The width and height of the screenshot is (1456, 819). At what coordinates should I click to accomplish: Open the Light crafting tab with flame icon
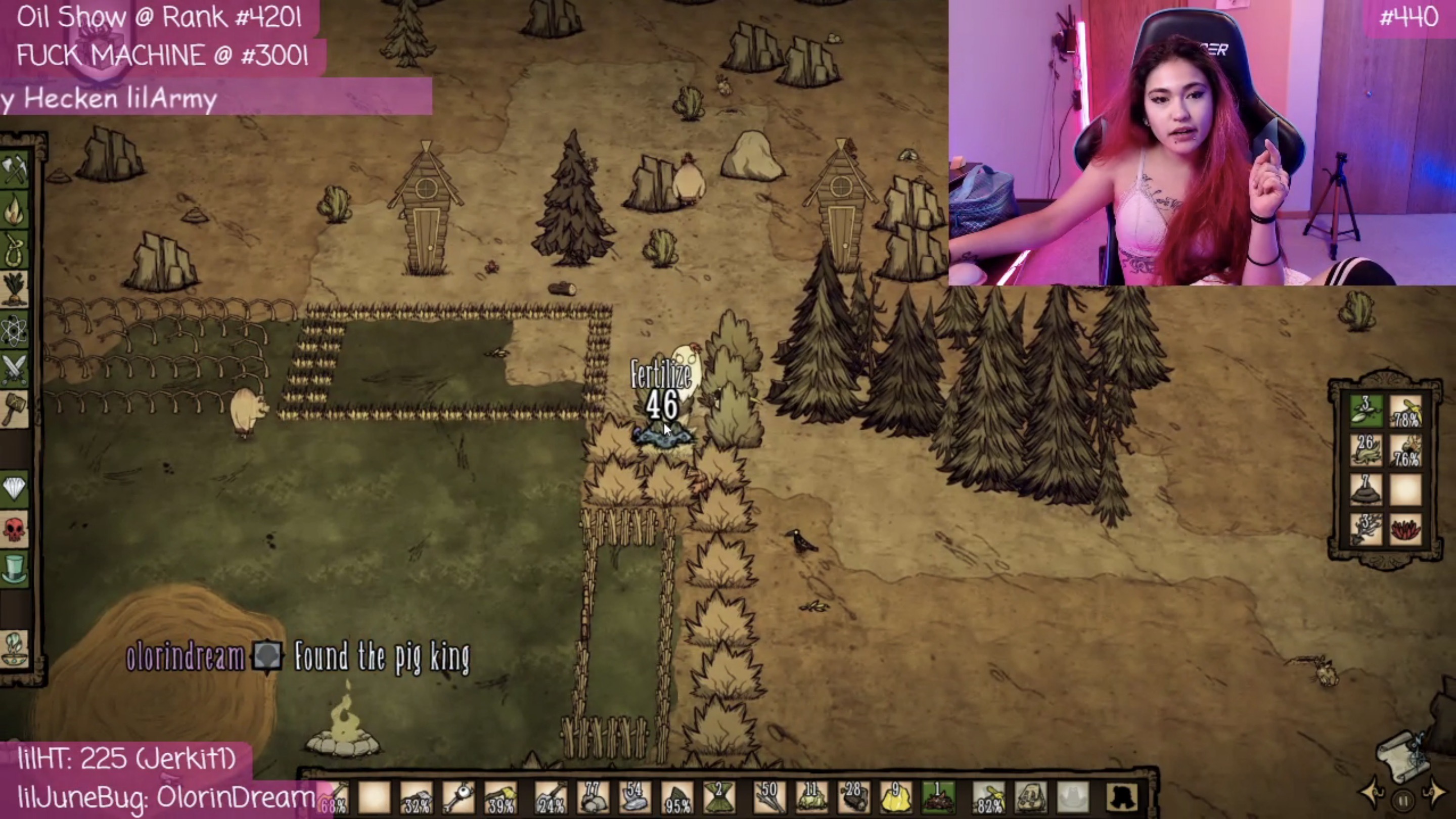pos(15,209)
